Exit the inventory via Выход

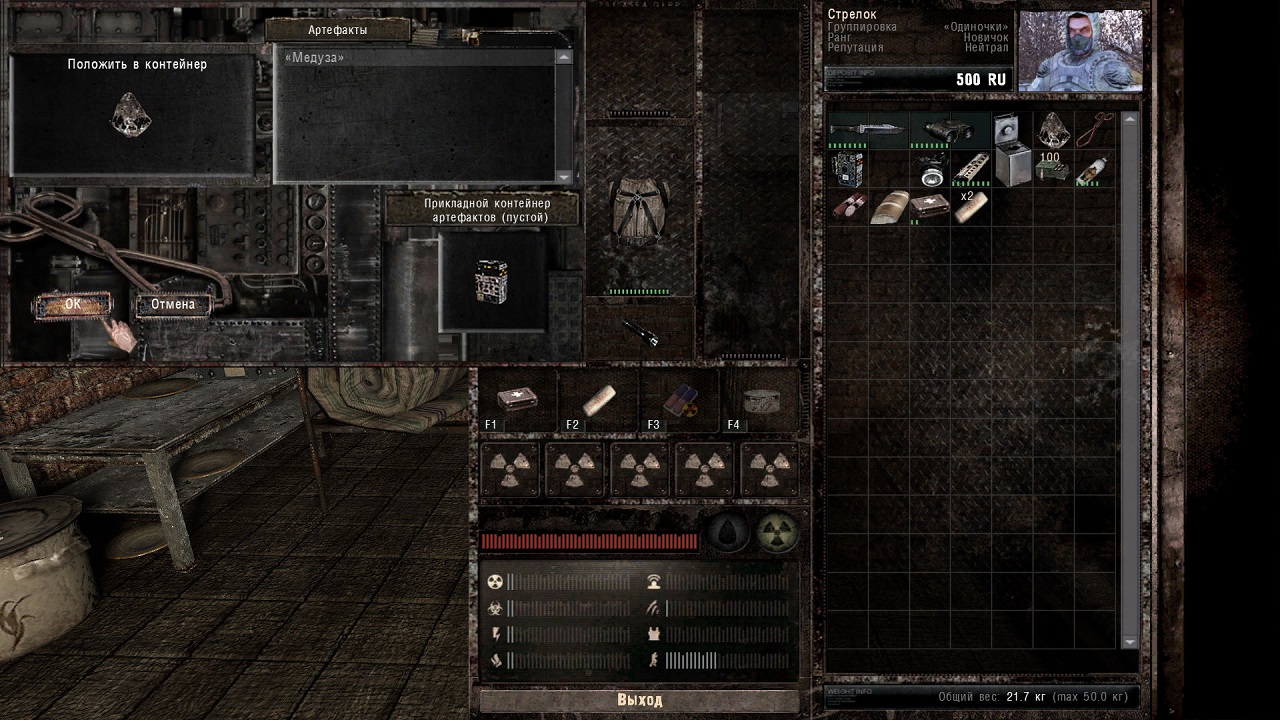coord(639,700)
